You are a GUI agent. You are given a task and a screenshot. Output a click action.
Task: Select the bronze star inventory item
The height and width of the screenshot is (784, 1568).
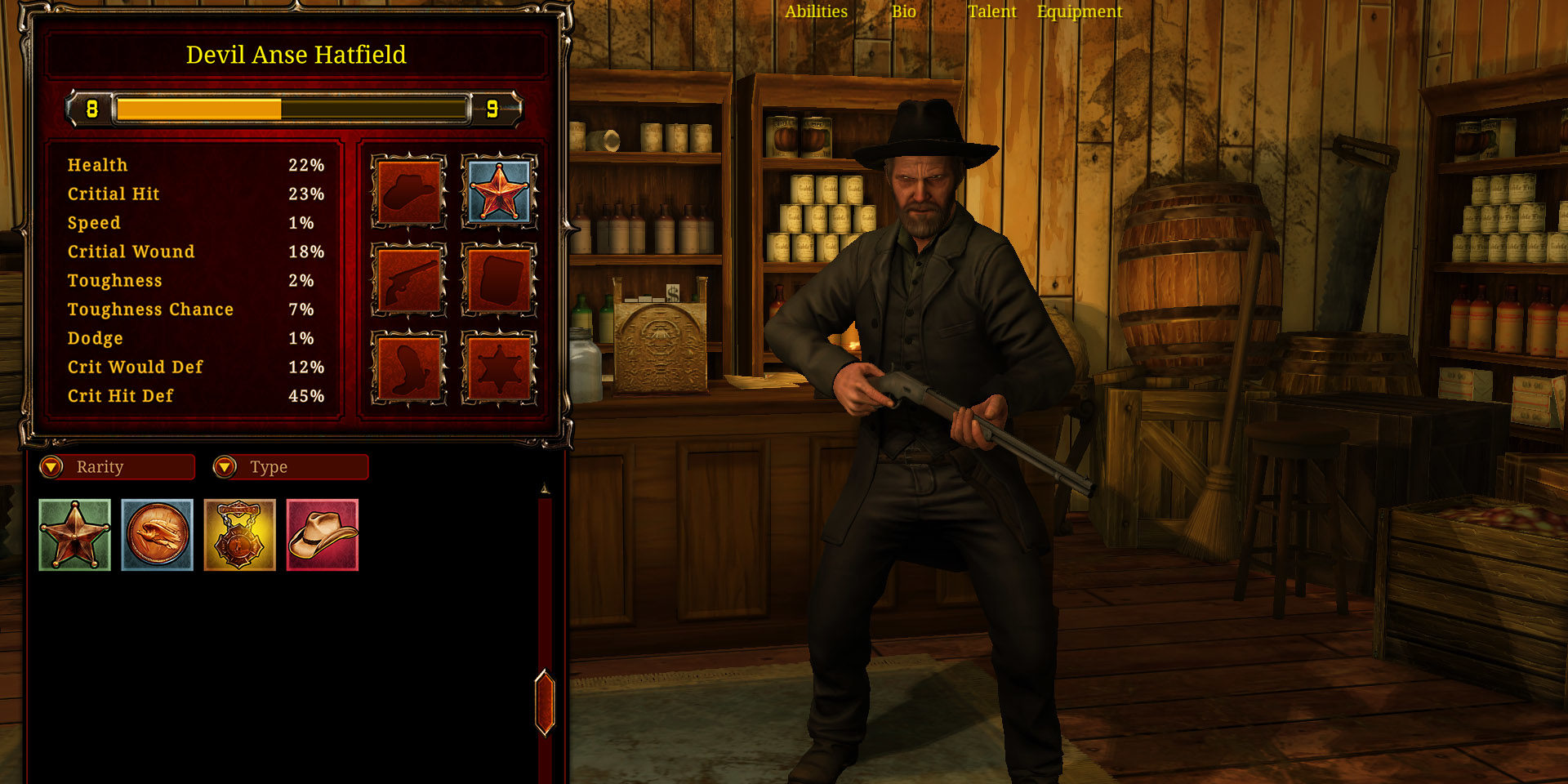pos(74,535)
